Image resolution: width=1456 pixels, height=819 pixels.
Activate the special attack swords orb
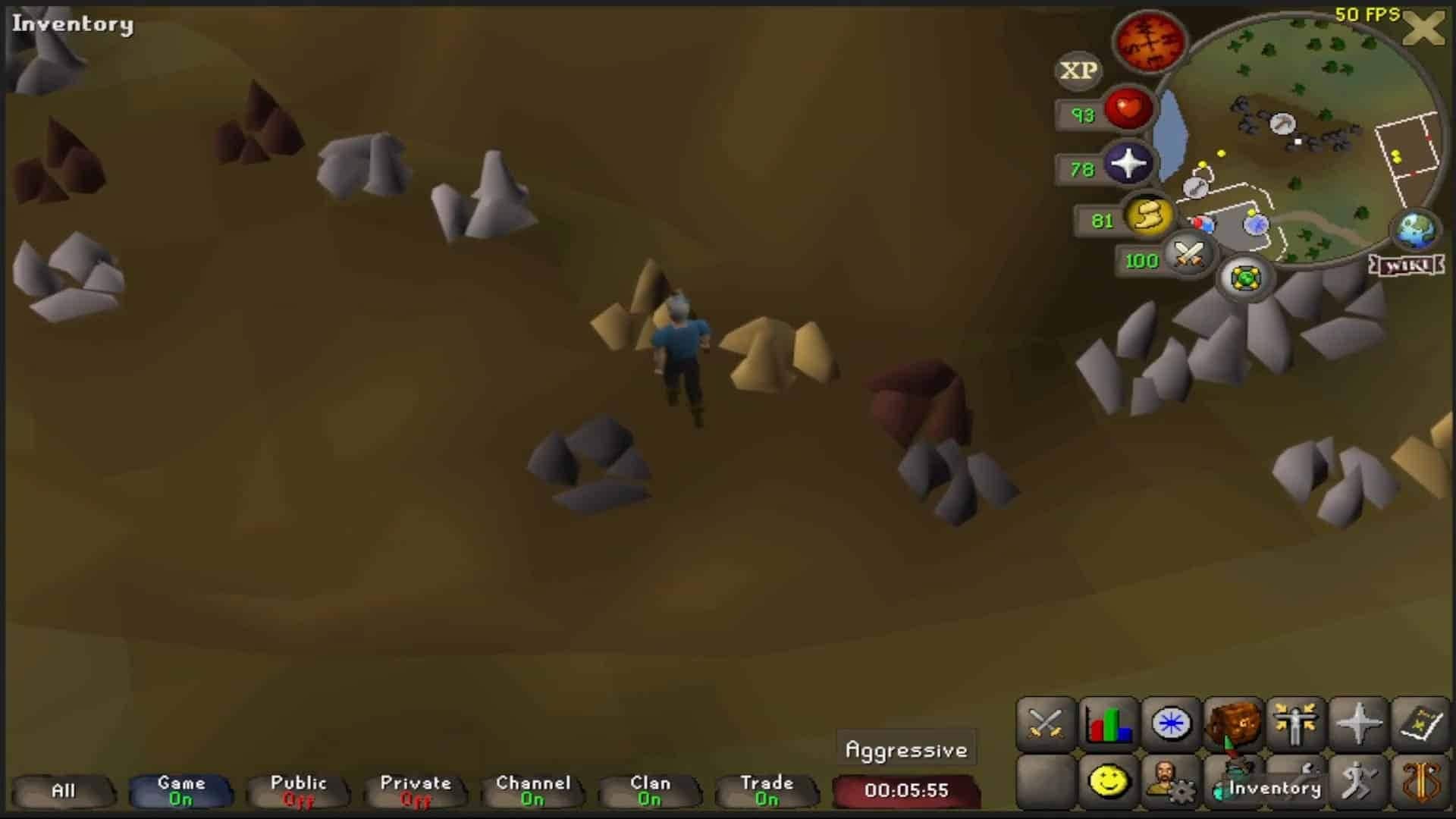pyautogui.click(x=1188, y=255)
